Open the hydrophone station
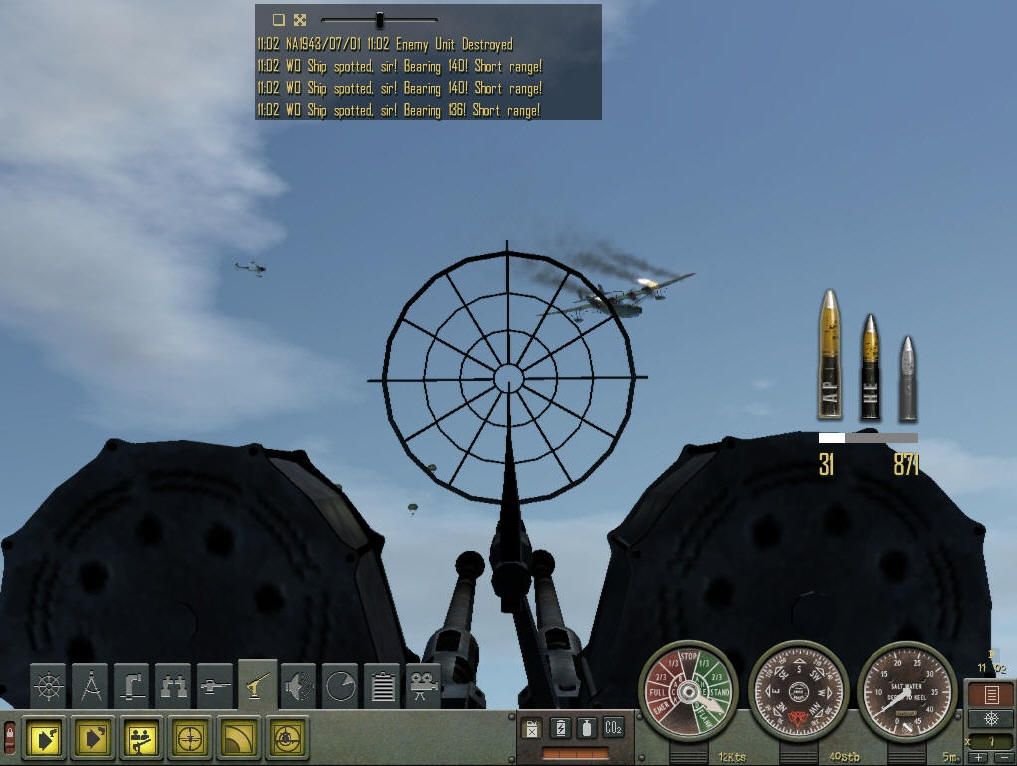 (x=299, y=687)
